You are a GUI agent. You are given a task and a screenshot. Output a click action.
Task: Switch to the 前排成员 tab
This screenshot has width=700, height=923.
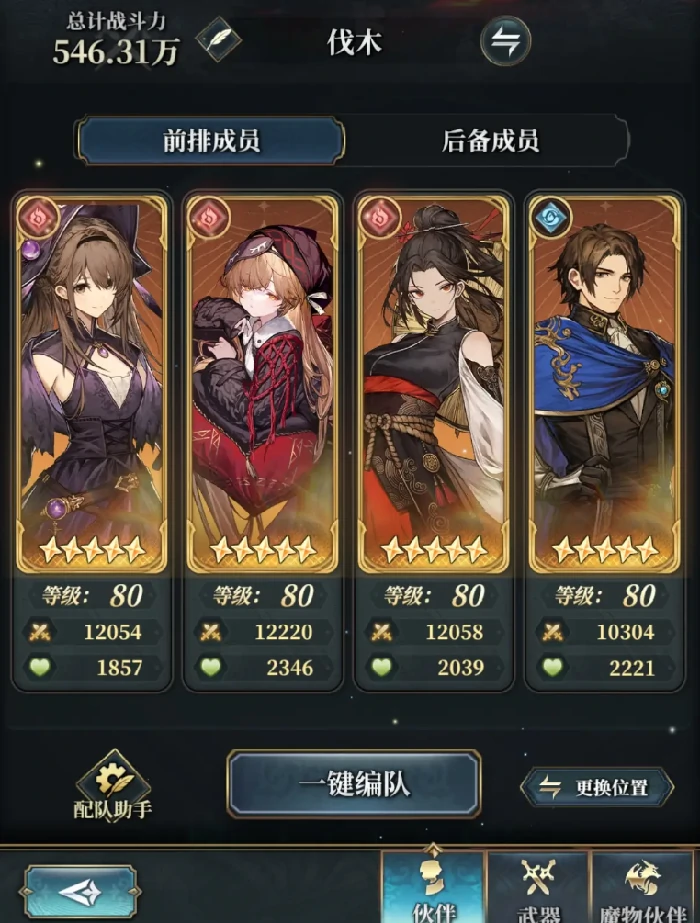coord(211,141)
